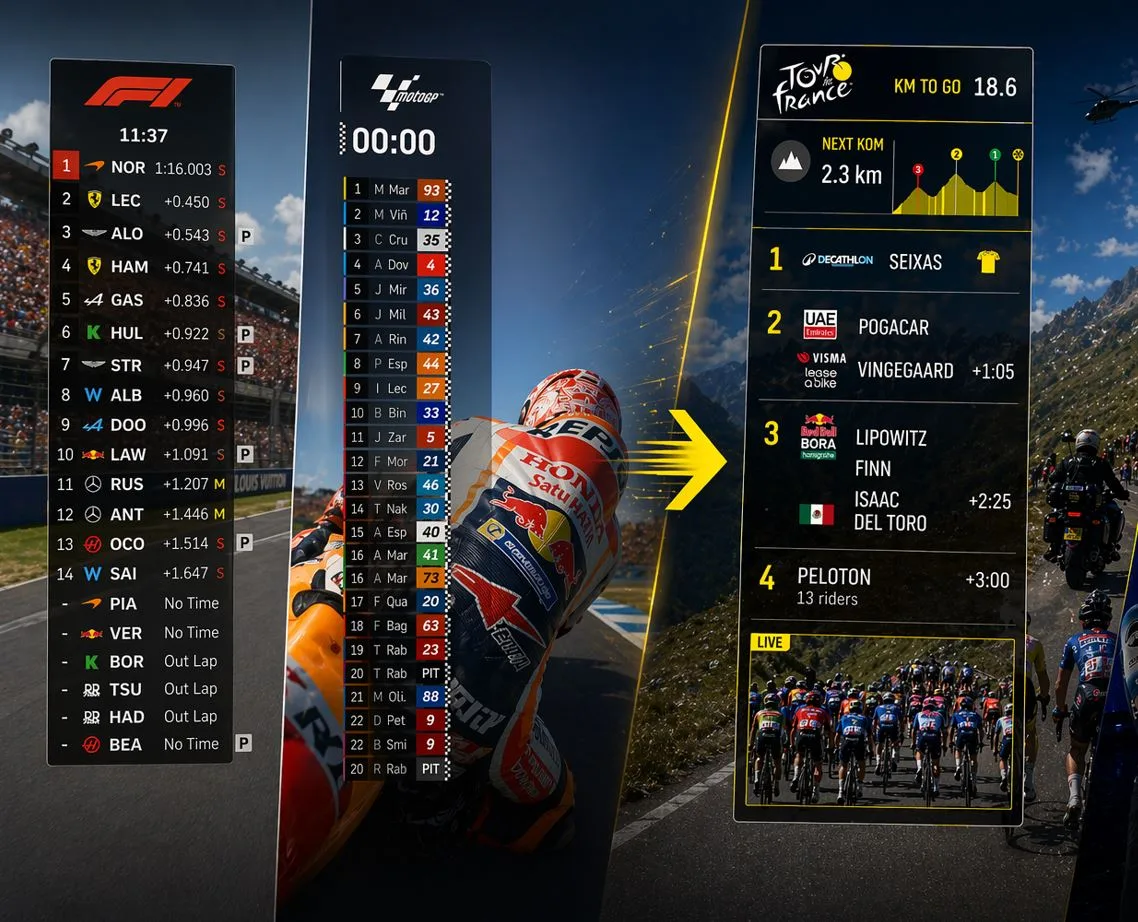
Task: Select F Bag number 63 row
Action: tap(394, 626)
